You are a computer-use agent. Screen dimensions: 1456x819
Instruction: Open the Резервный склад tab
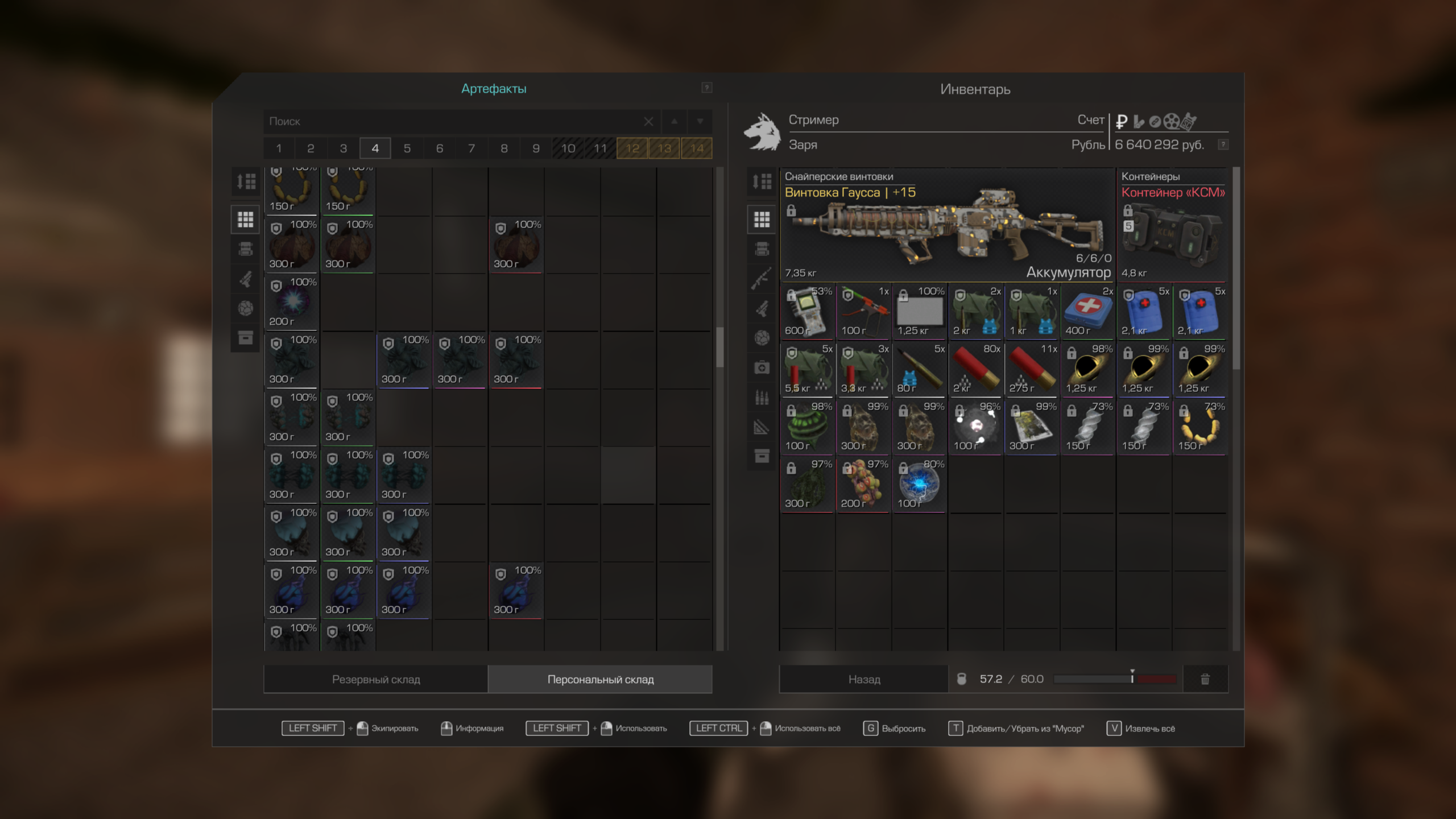[376, 679]
